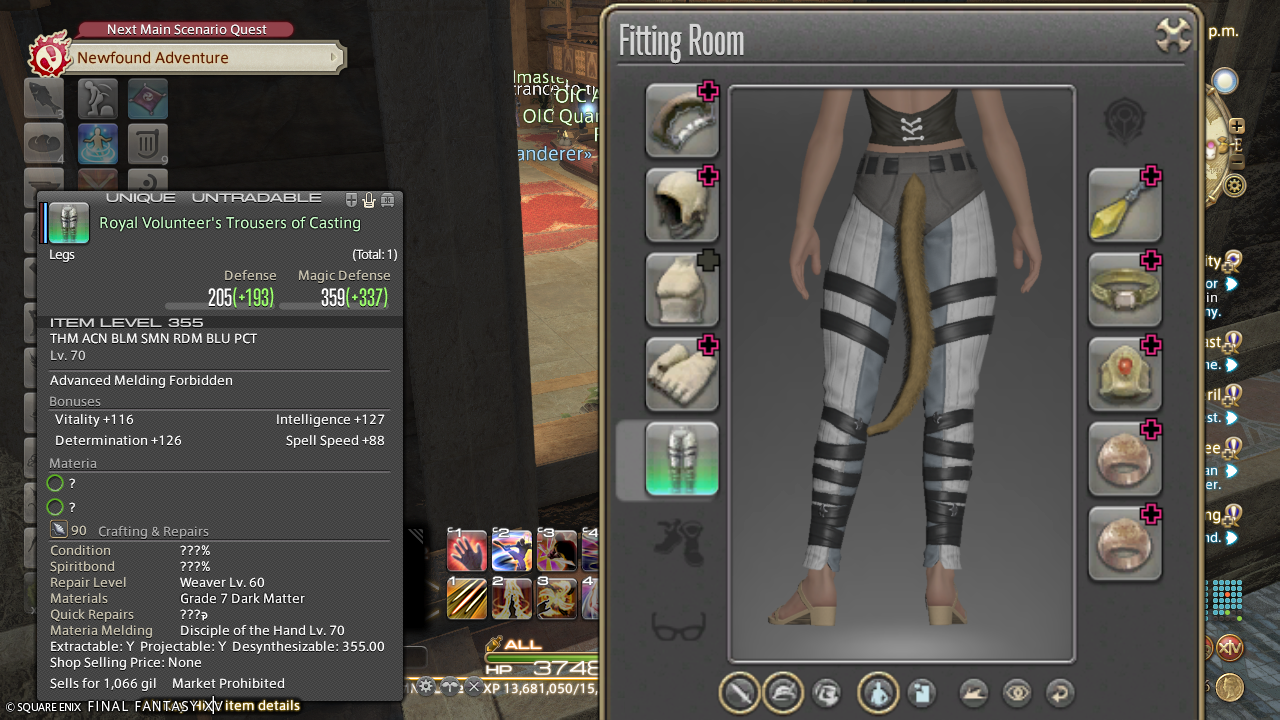1280x720 pixels.
Task: Select the white hood head slot
Action: pyautogui.click(x=682, y=205)
